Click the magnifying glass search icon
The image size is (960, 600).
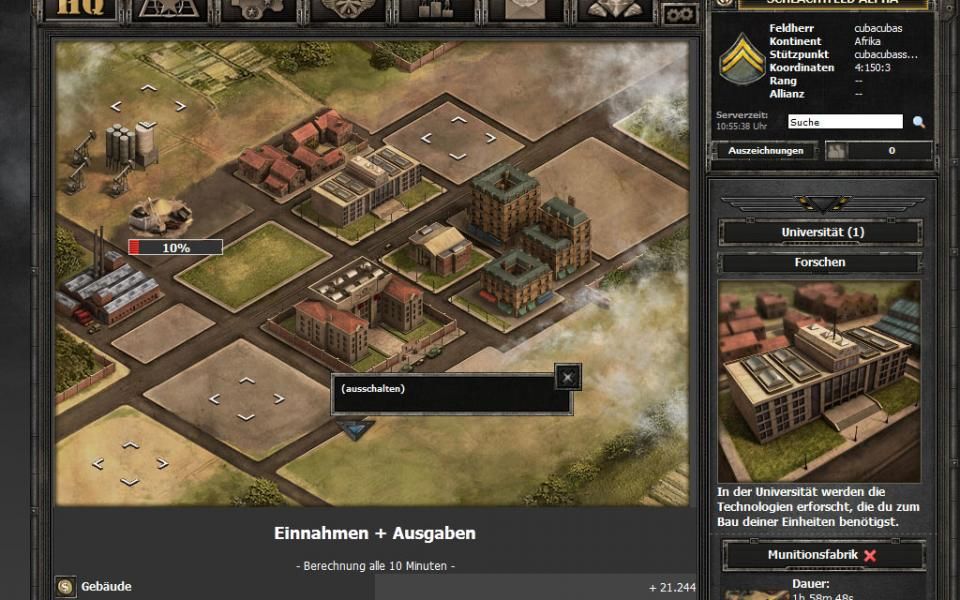click(x=918, y=122)
